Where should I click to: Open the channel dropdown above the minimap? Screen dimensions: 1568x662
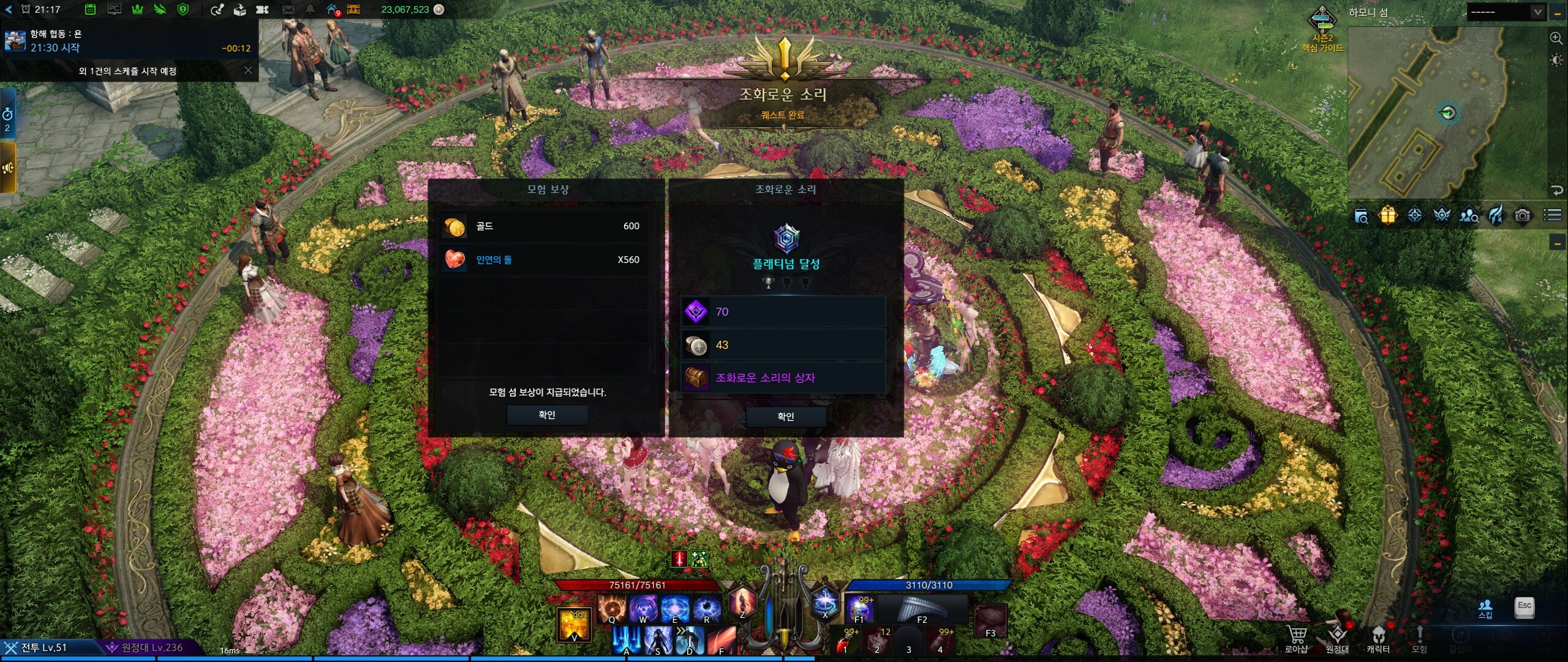(1537, 12)
